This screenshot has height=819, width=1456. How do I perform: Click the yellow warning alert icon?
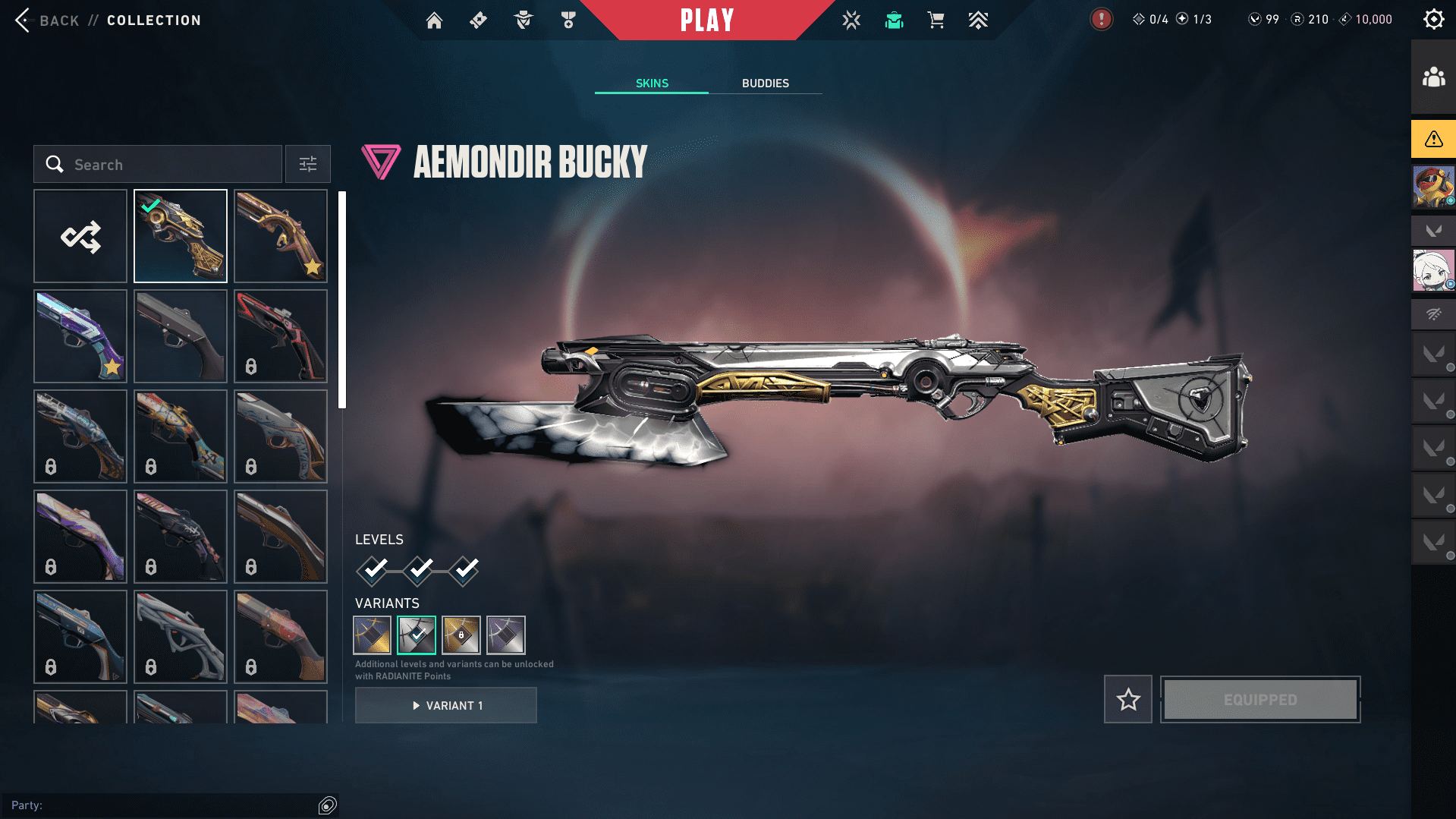(x=1433, y=139)
